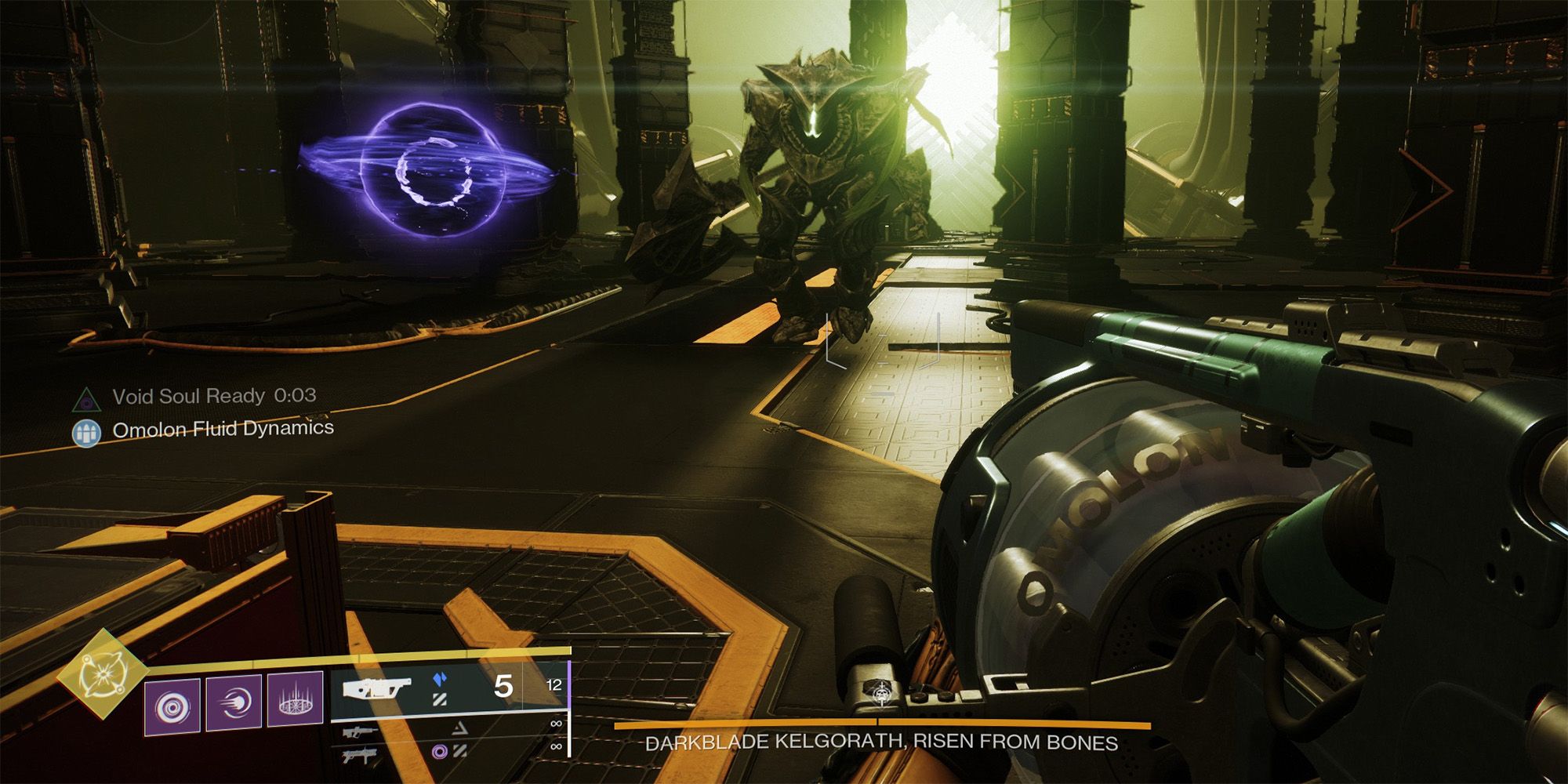The image size is (1568, 784).
Task: Select the equipped fusion rifle weapon icon
Action: (377, 689)
